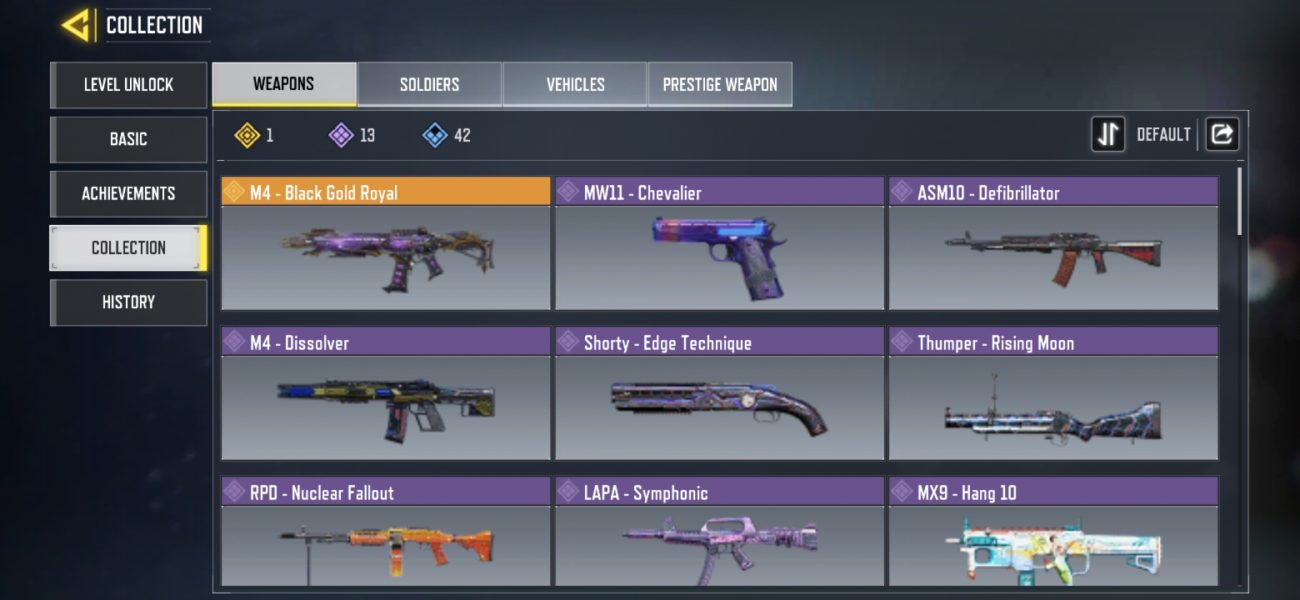Select the M4 - Dissolver card

tap(385, 395)
